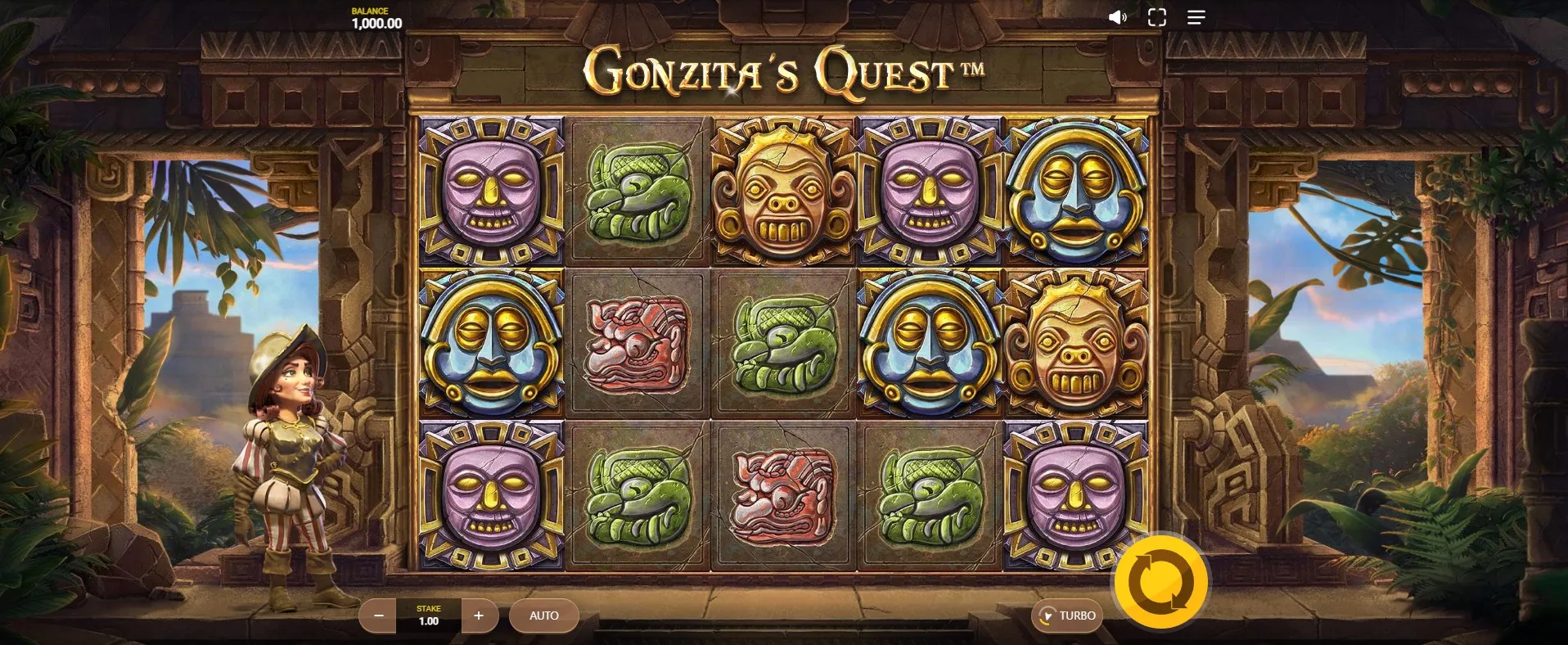Spin the reels with the yellow button
This screenshot has width=1568, height=645.
1160,582
